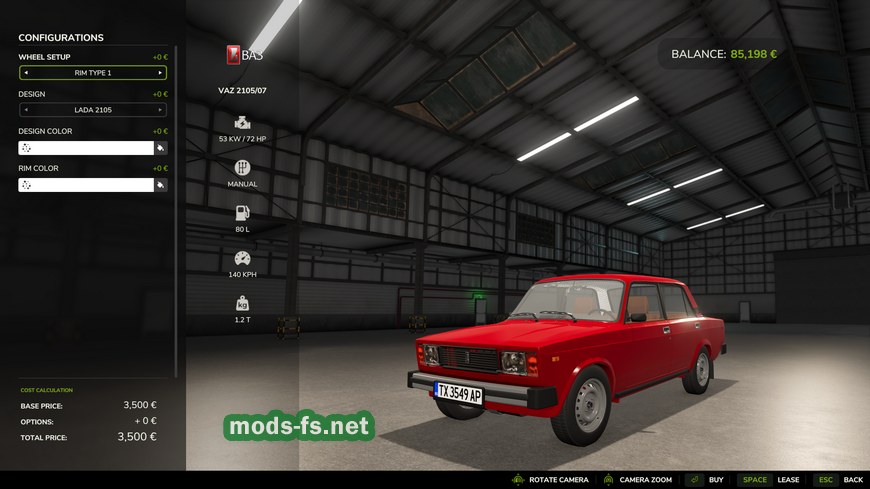This screenshot has height=489, width=870.
Task: Select the white Rim Color bar
Action: point(85,185)
